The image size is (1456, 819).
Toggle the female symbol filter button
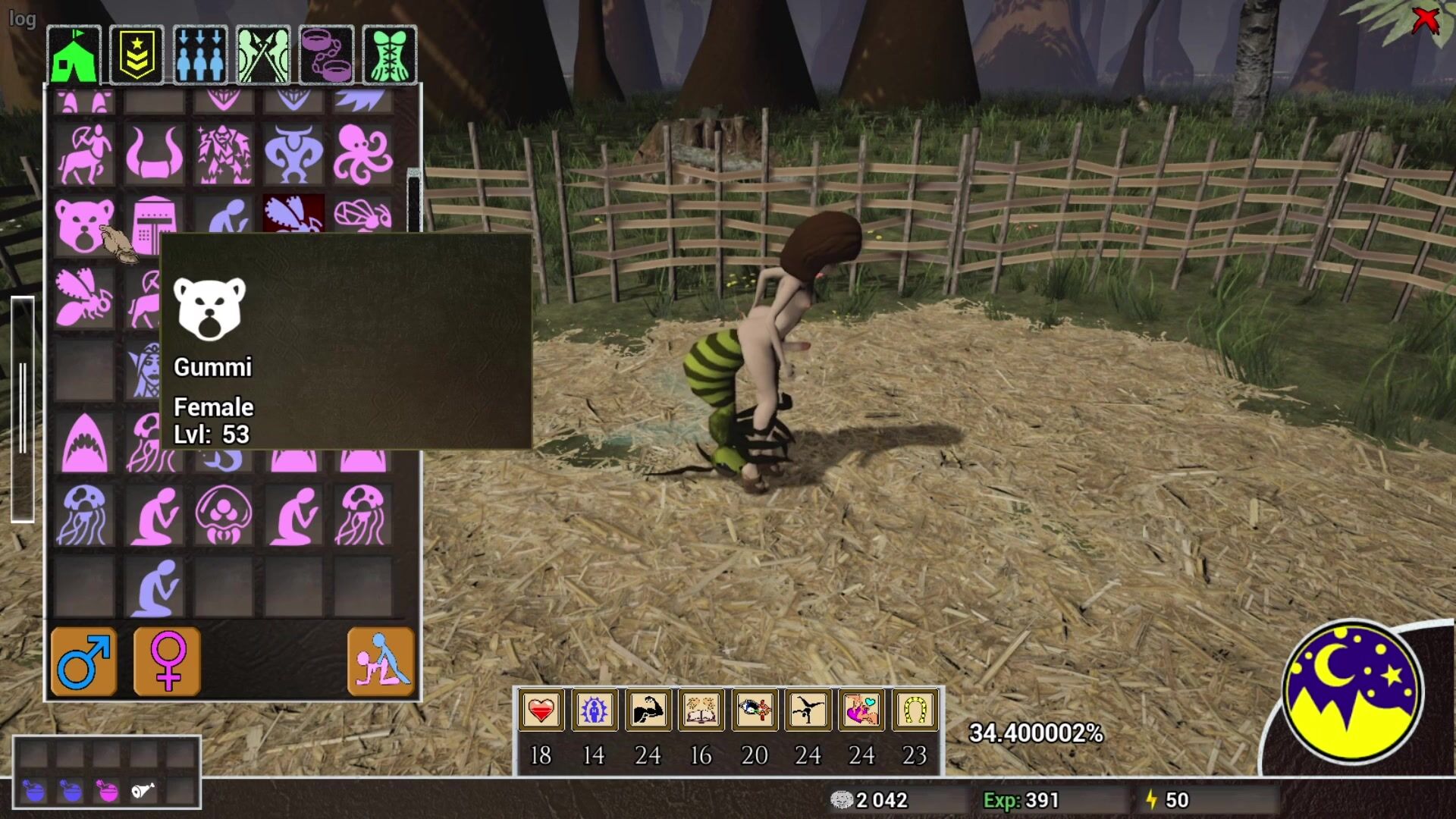point(168,661)
